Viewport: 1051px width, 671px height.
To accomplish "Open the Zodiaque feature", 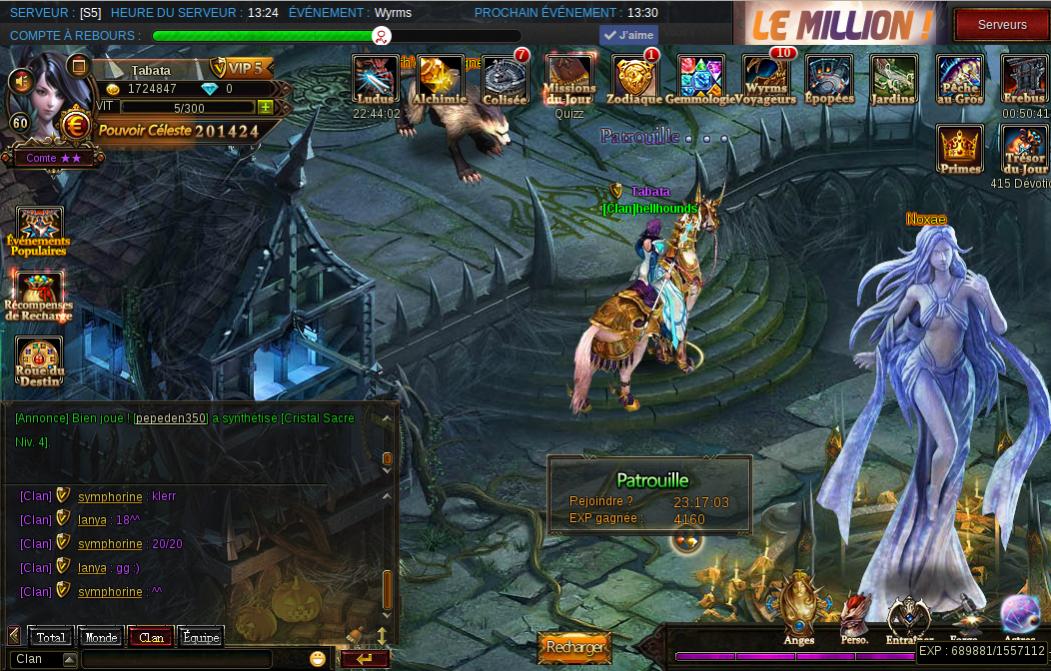I will tap(635, 79).
